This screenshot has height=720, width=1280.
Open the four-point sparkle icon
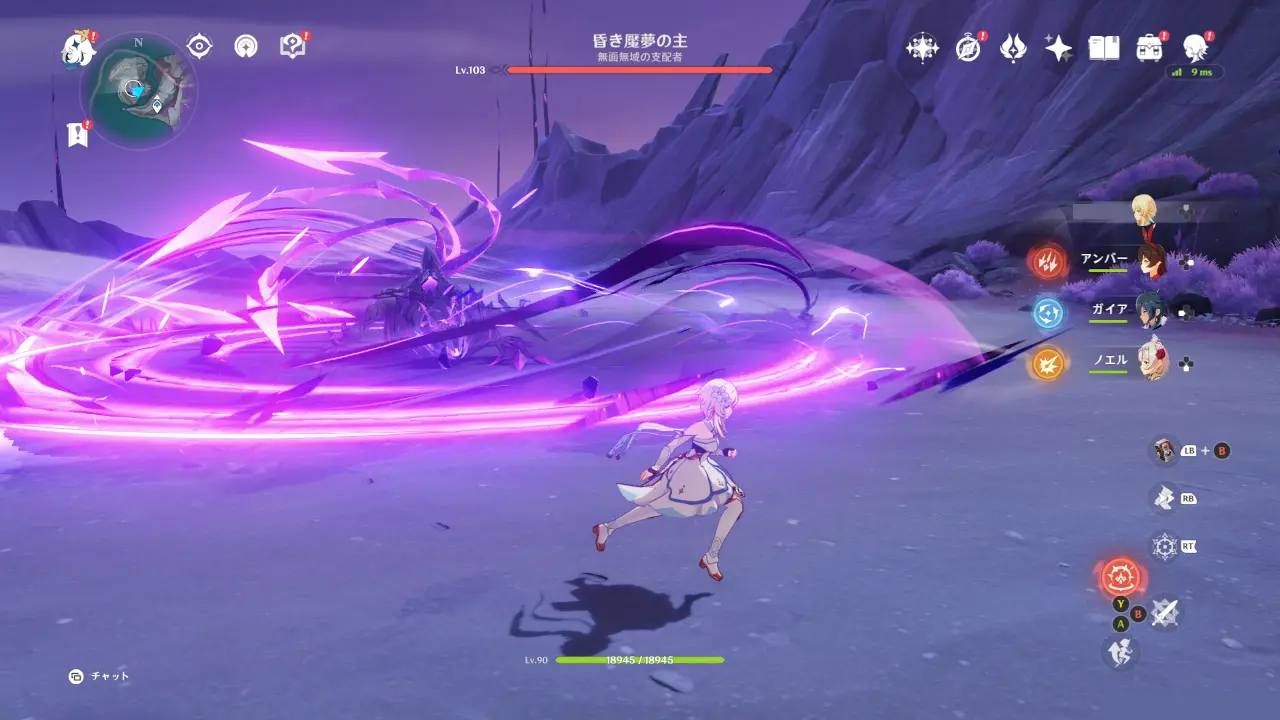click(x=1058, y=48)
